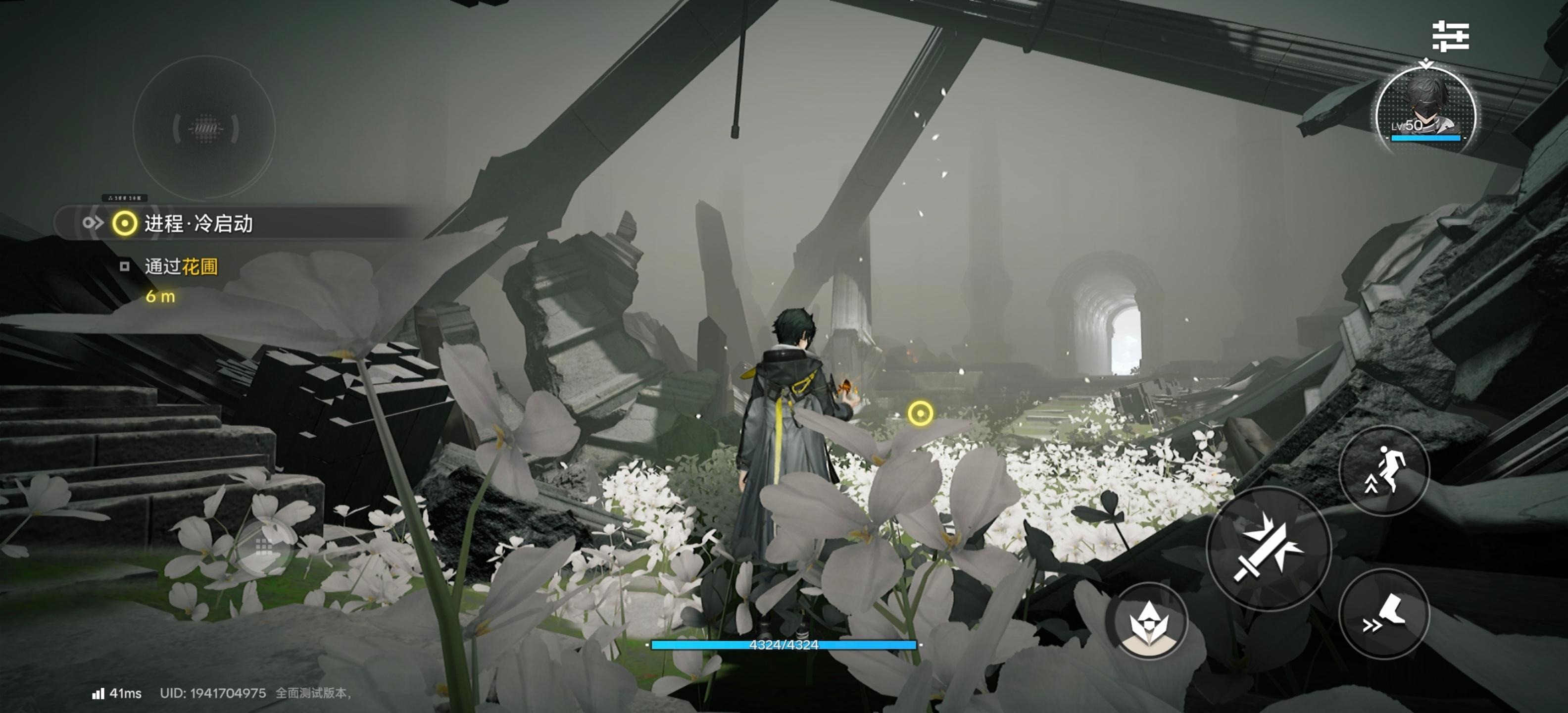This screenshot has height=713, width=1568.
Task: Trigger the jump action button
Action: [x=1384, y=470]
